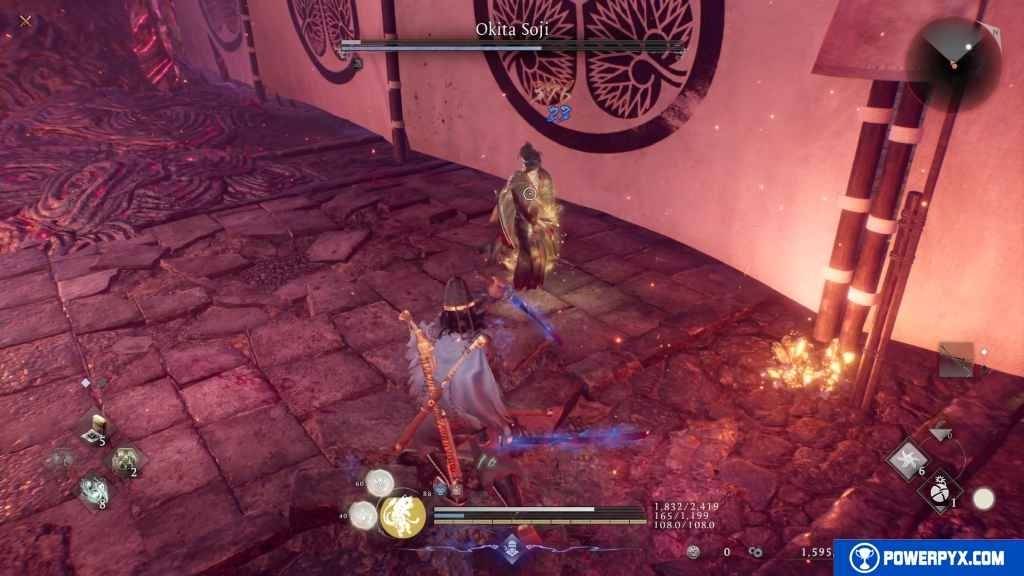Click the white circle orb beside the bomb

(984, 498)
